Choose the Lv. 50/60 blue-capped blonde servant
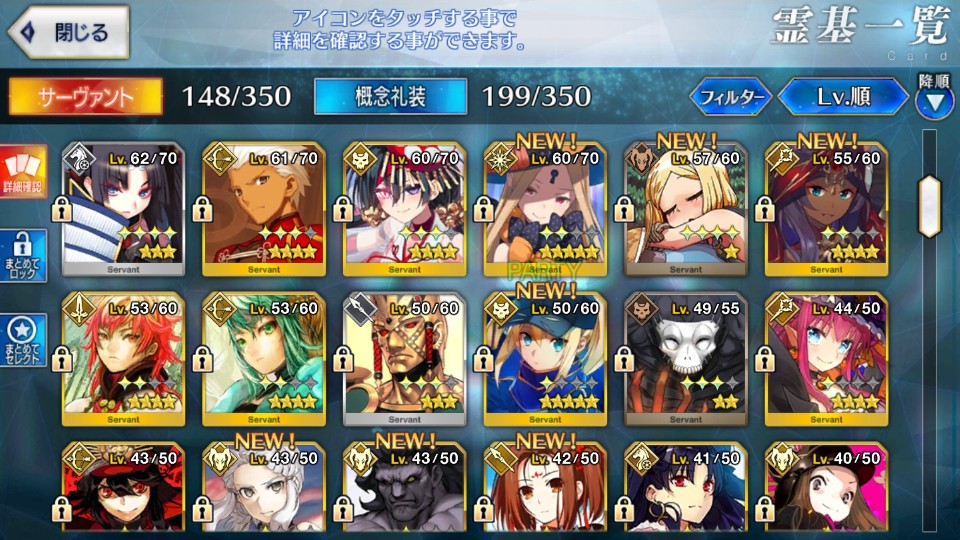This screenshot has width=960, height=540. click(x=543, y=359)
